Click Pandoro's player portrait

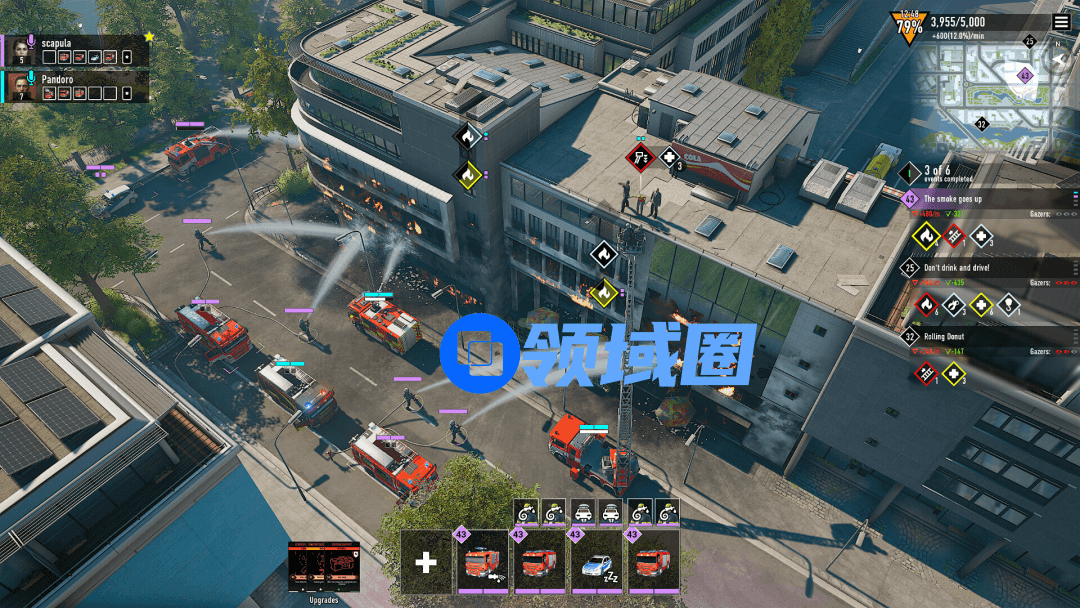coord(22,87)
